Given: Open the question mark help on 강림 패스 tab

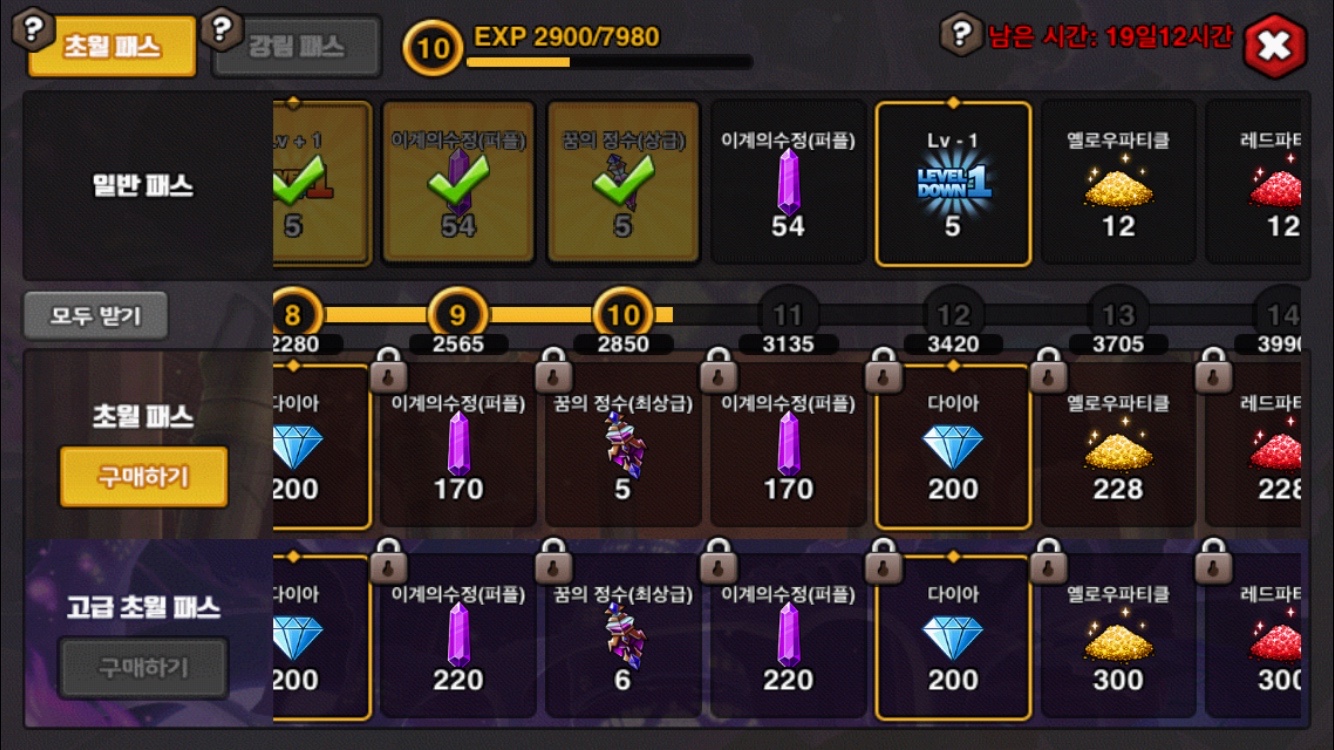Looking at the screenshot, I should coord(221,29).
